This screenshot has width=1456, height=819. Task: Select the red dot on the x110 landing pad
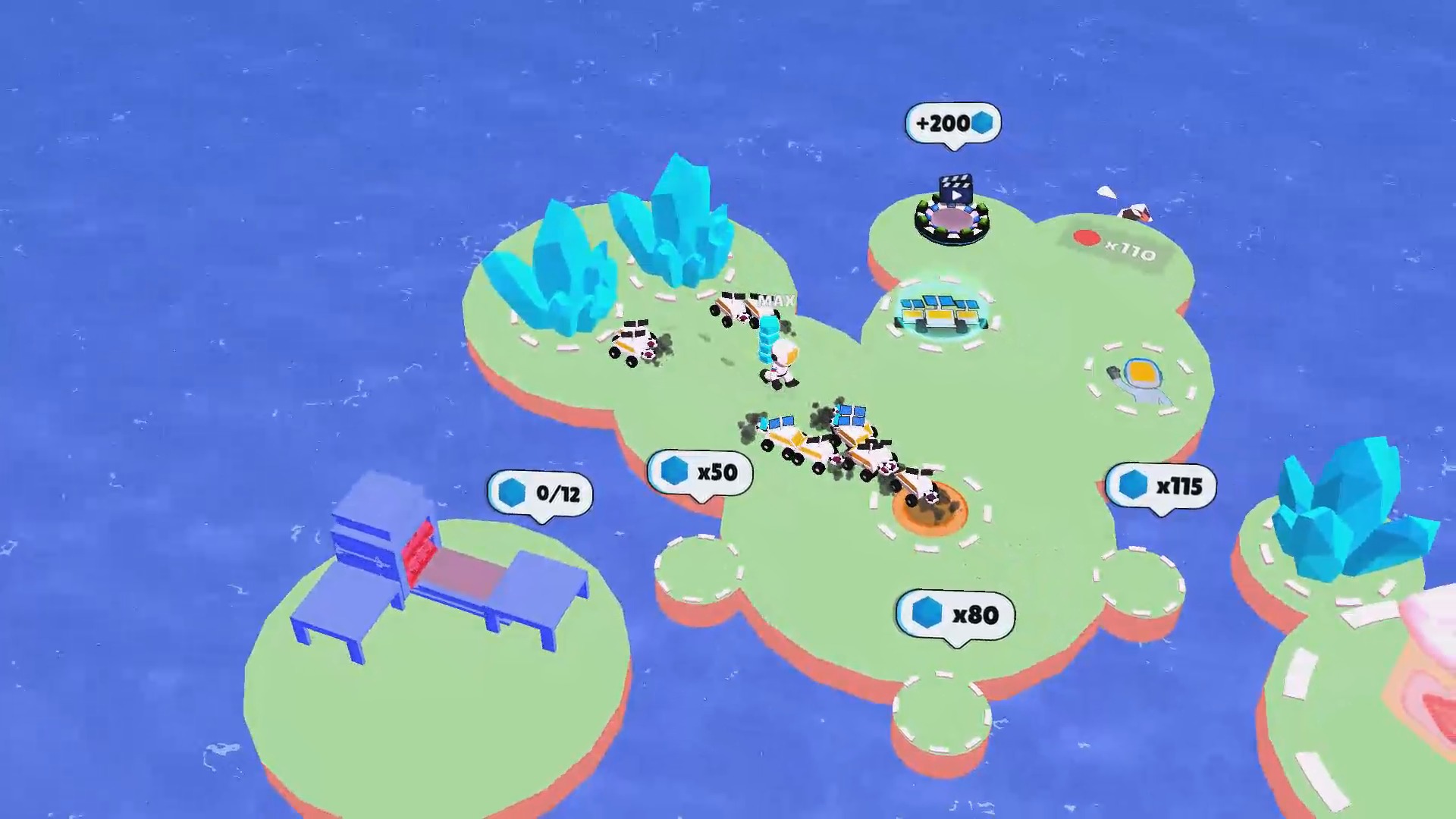tap(1087, 237)
